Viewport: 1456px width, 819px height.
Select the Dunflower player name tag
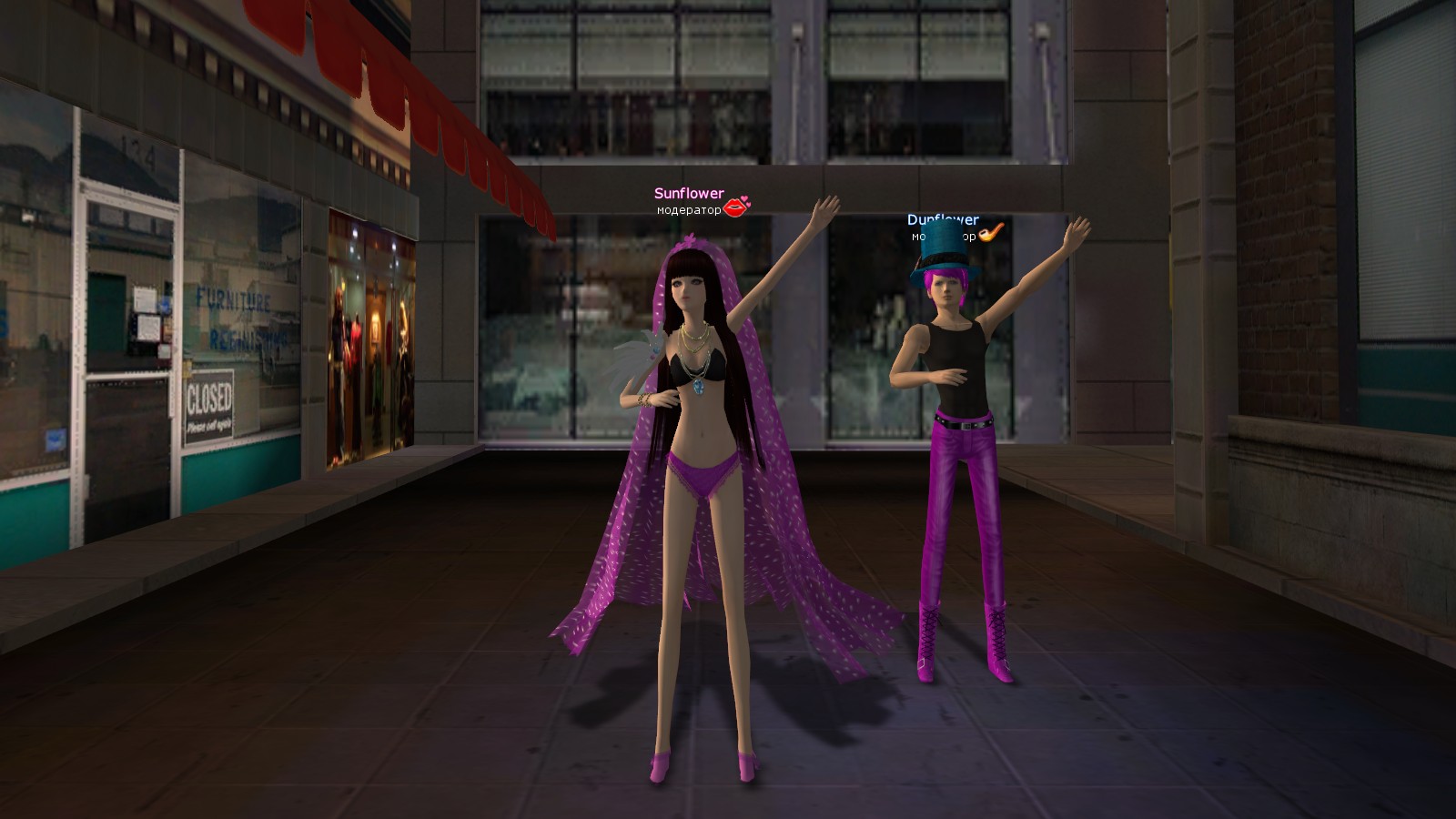click(x=943, y=220)
